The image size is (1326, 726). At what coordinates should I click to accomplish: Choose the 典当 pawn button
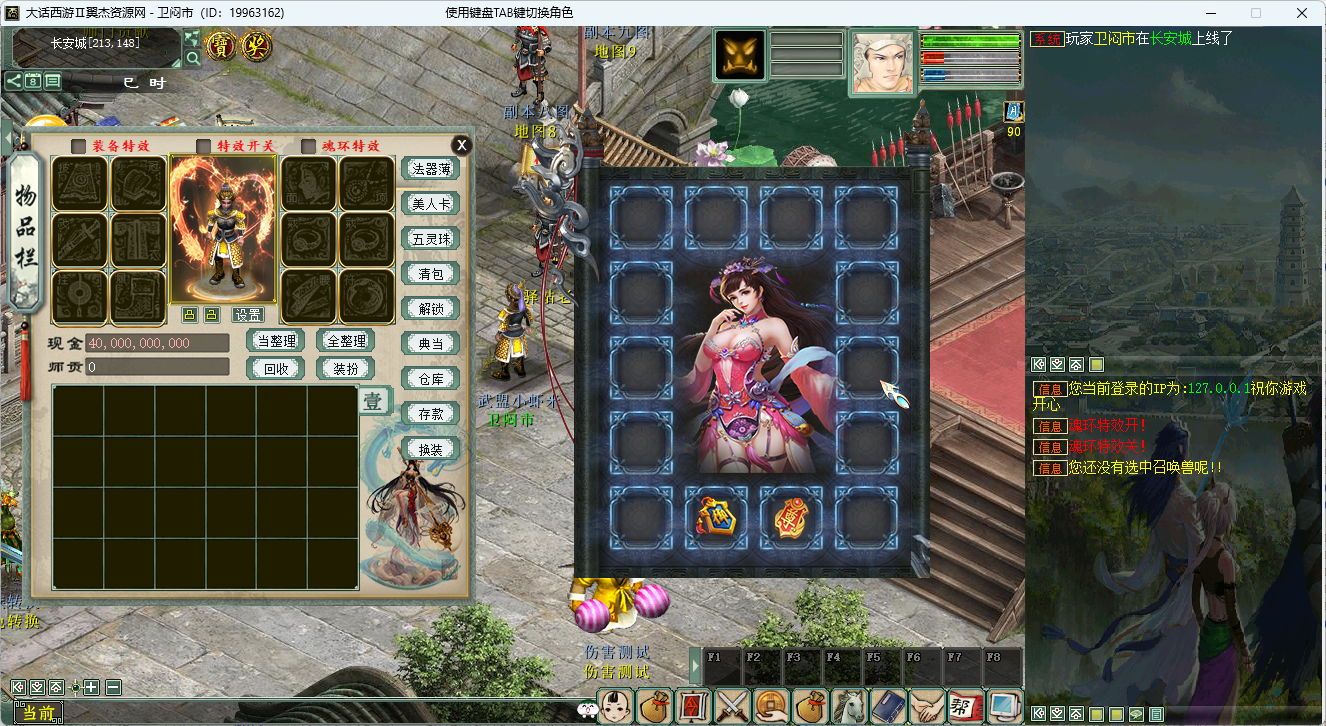pos(430,344)
